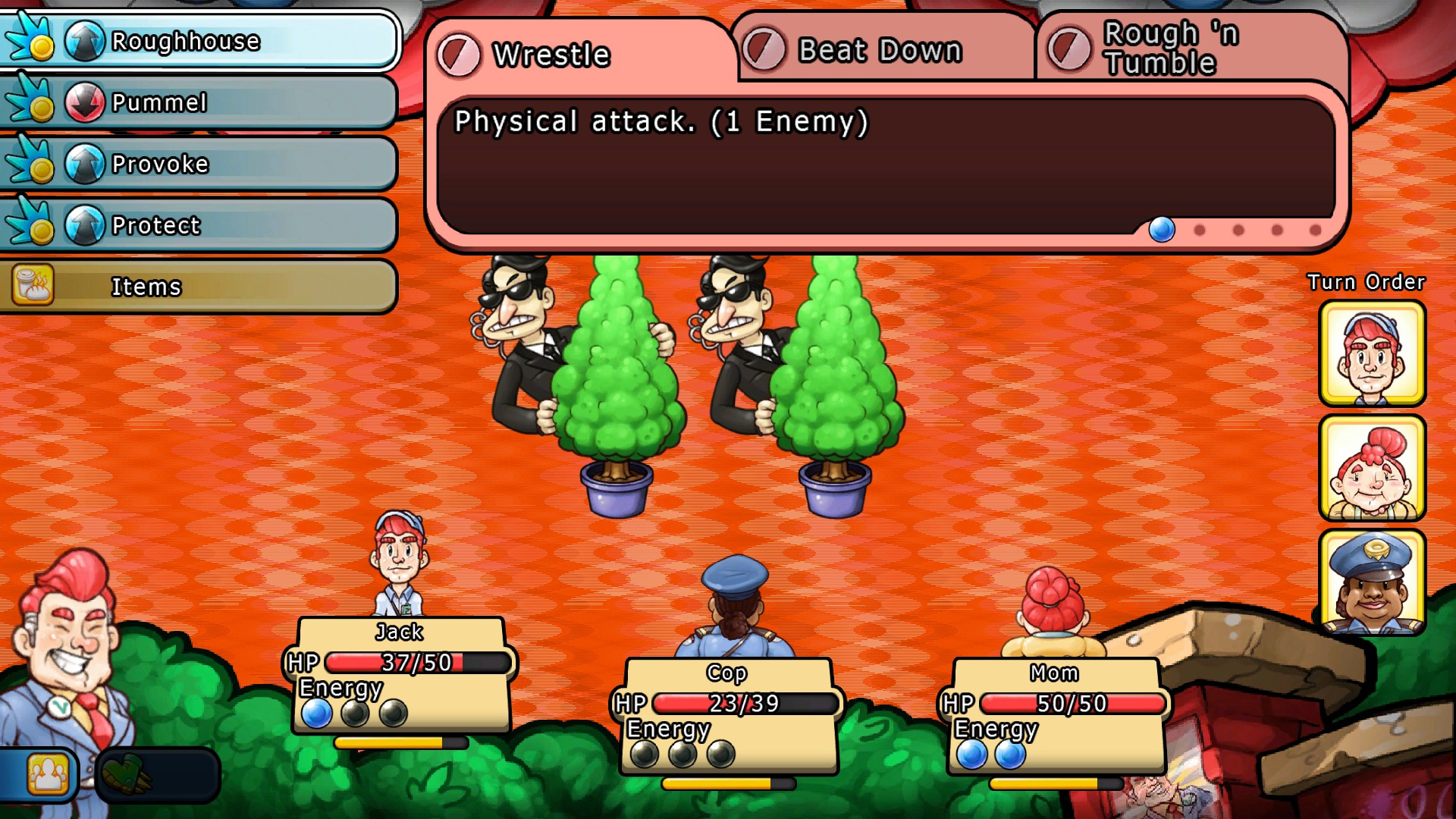Select the Roughhouse command

(199, 41)
